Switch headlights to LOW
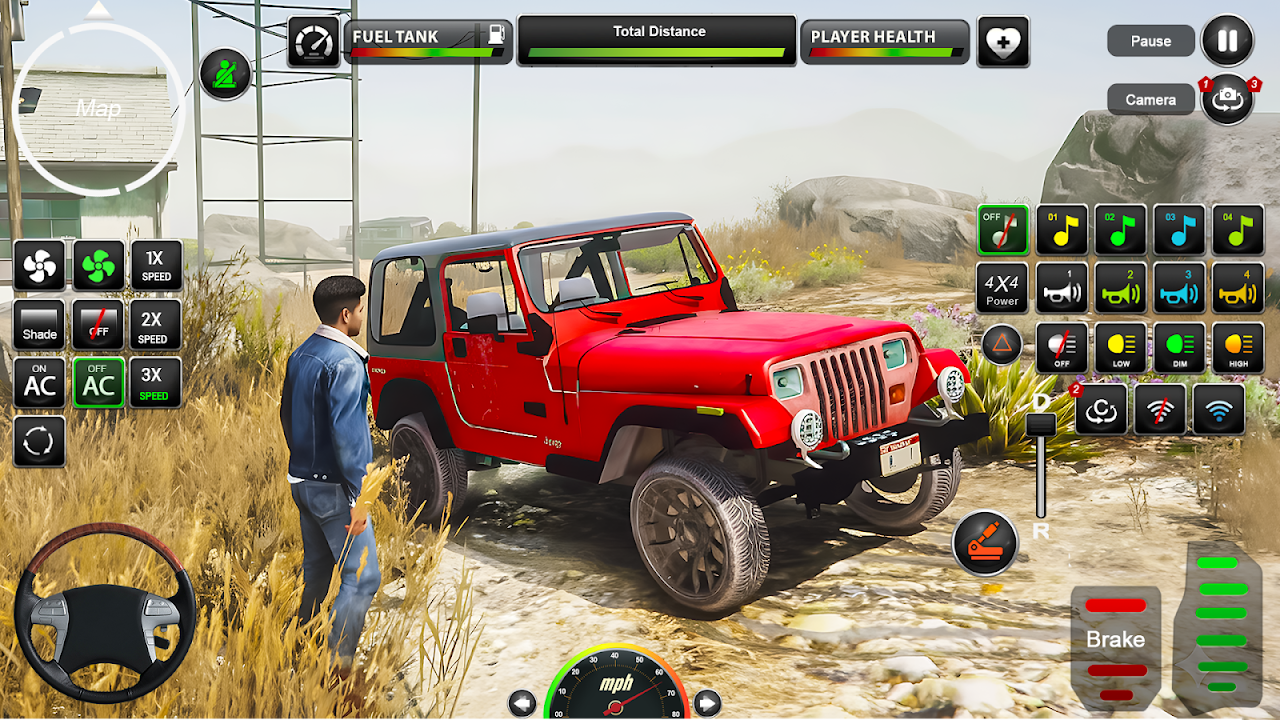This screenshot has width=1280, height=720. 1120,347
